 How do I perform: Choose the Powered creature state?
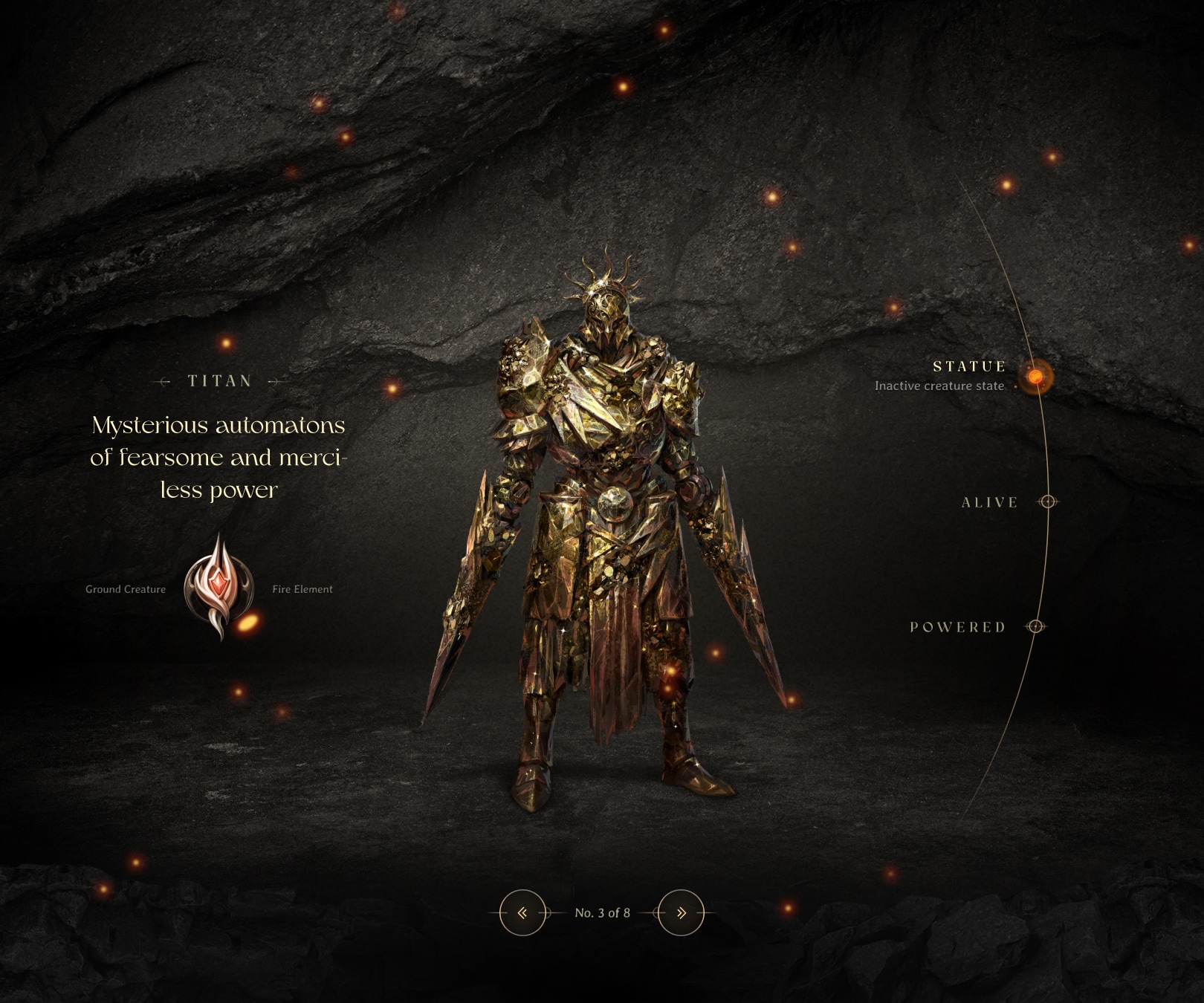[1035, 627]
